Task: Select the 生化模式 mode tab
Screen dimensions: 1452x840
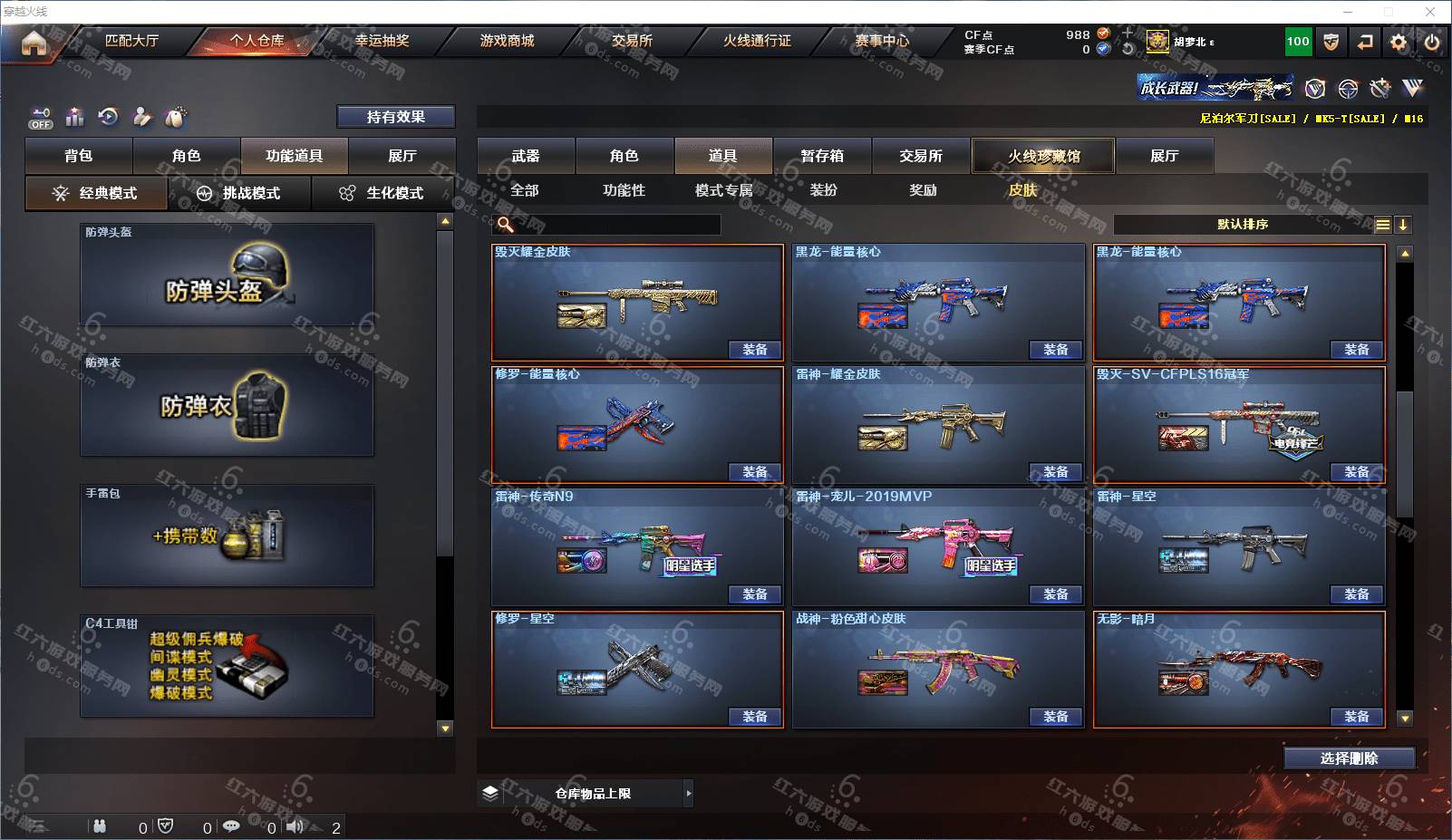Action: click(x=382, y=193)
